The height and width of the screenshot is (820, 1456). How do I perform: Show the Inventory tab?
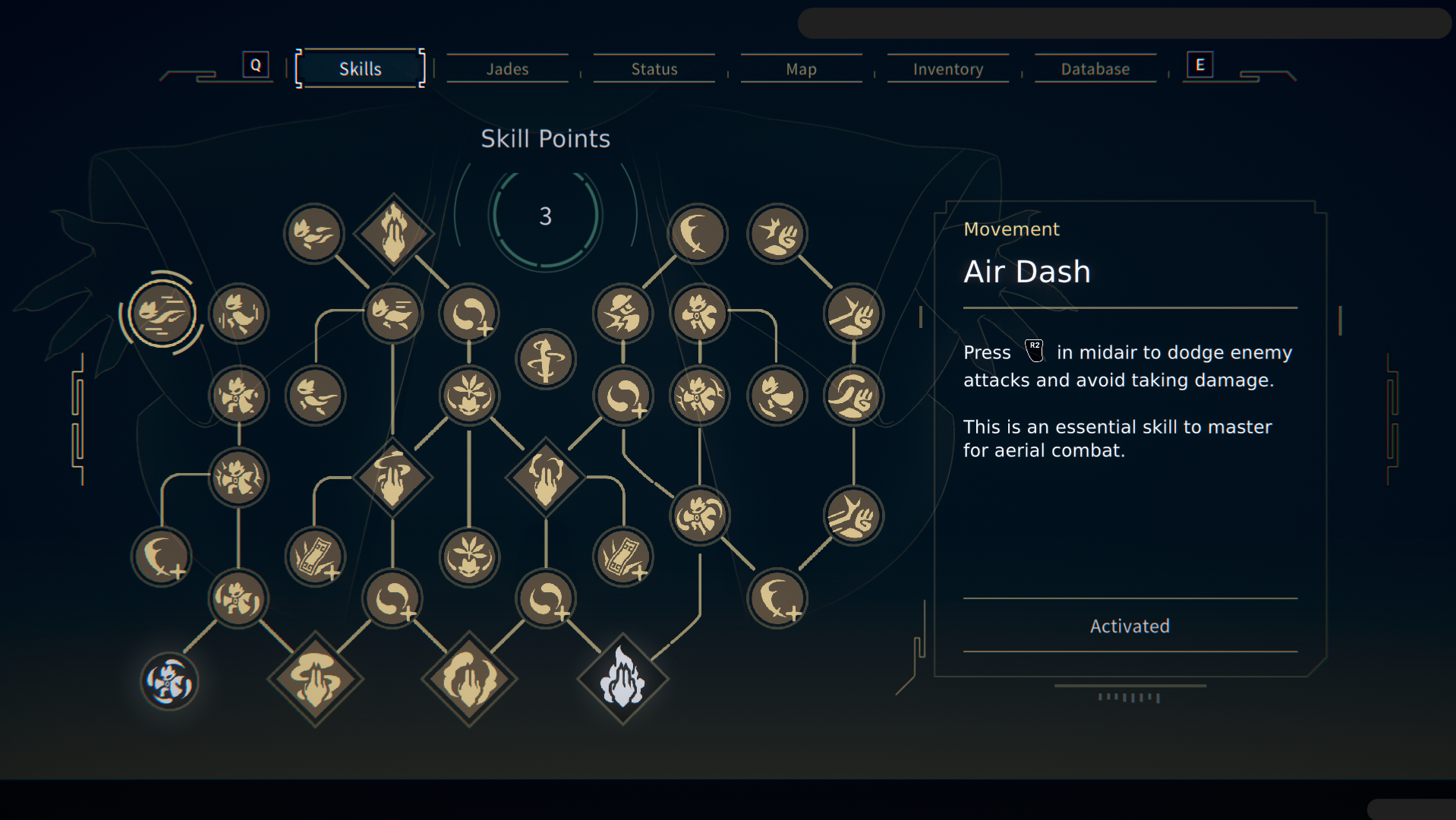click(x=947, y=69)
